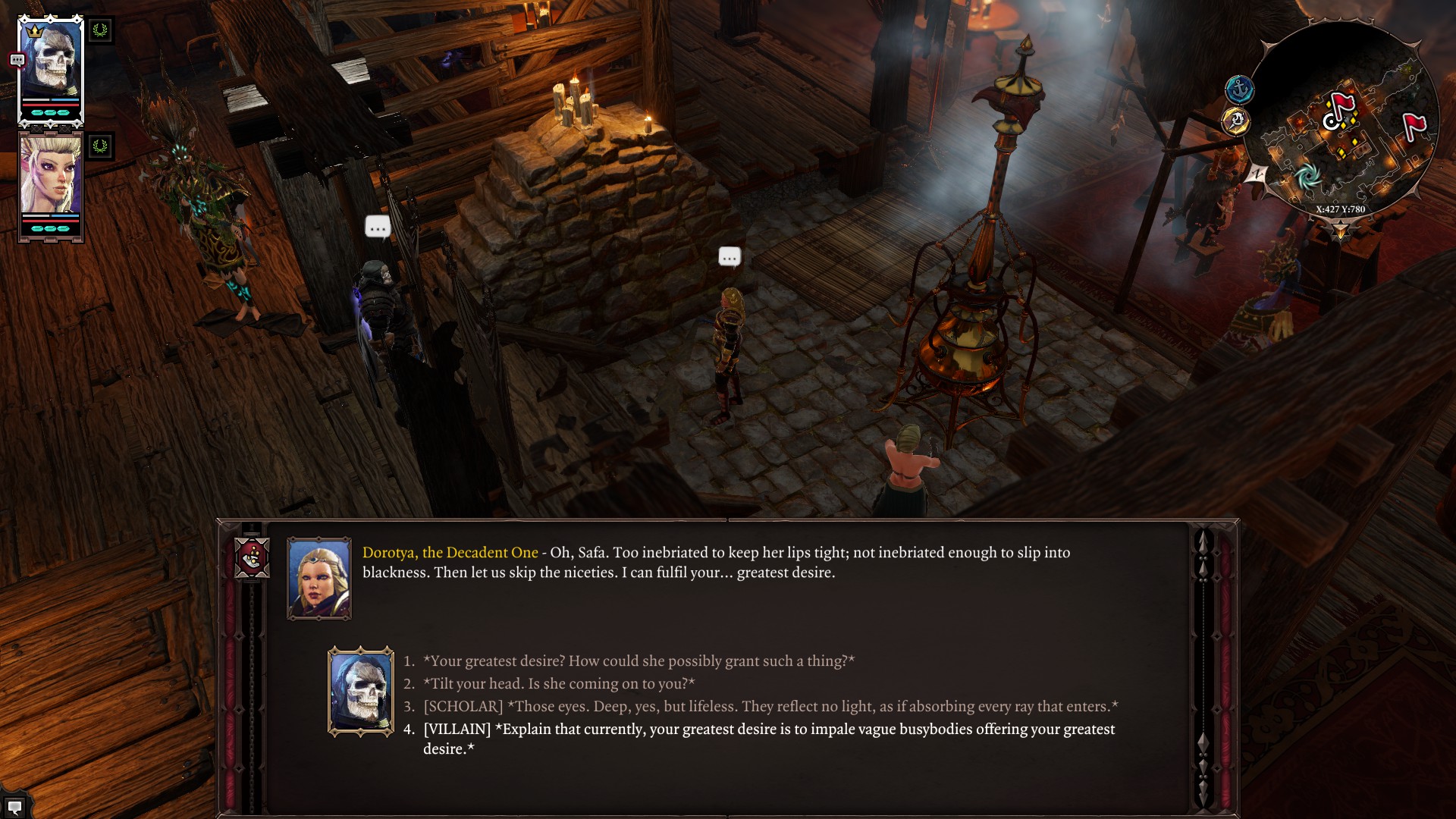Toggle the dialogue history mask icon
1456x819 pixels.
click(x=253, y=558)
